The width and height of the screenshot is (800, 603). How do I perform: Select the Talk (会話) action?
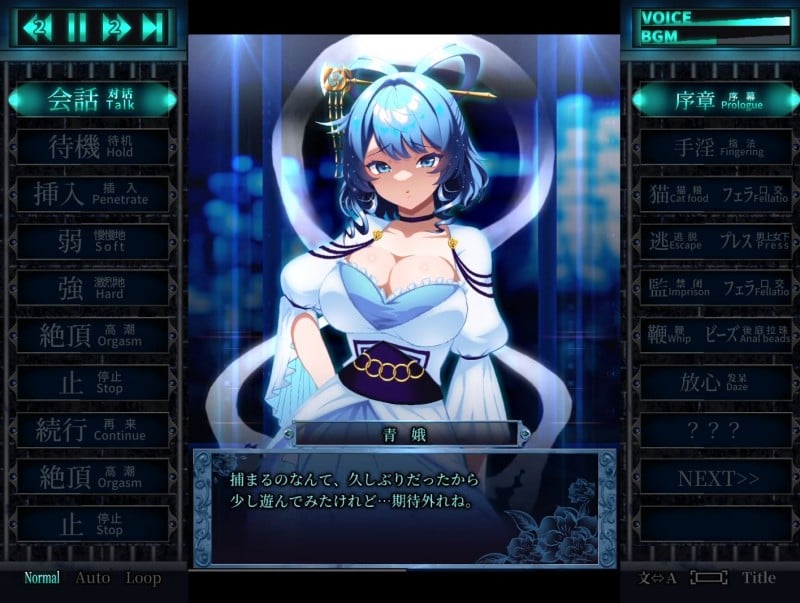click(93, 99)
